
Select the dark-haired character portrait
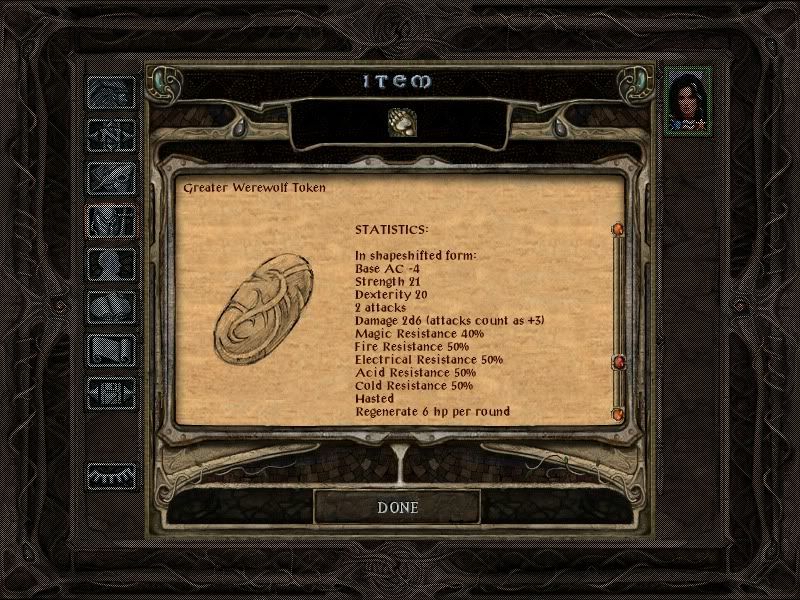(x=688, y=97)
